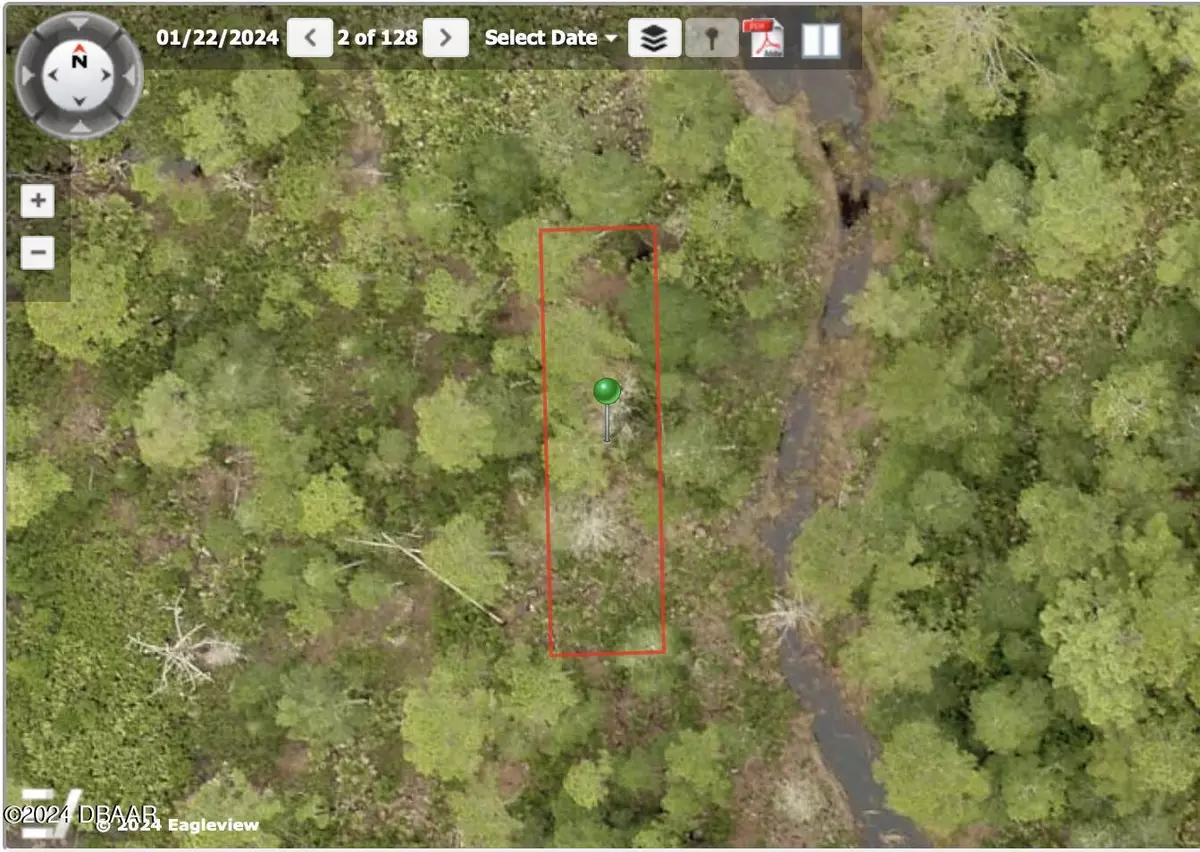Toggle the pin marker button
Screen dimensions: 1200x852
(x=712, y=38)
